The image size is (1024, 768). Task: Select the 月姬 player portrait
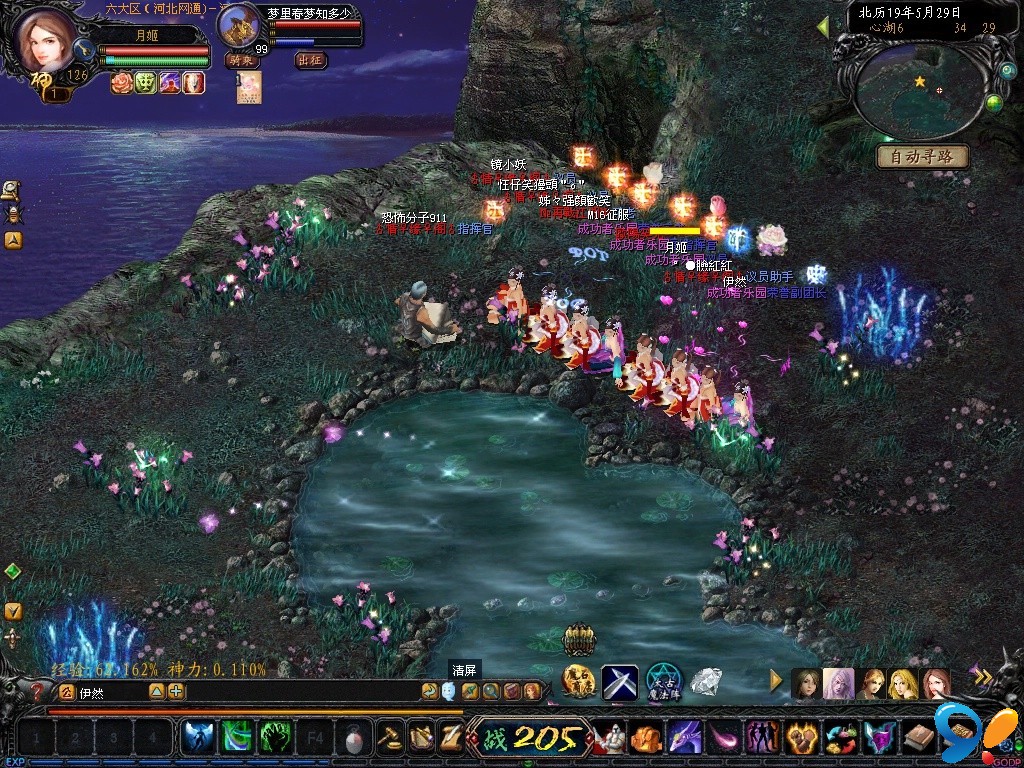point(45,40)
